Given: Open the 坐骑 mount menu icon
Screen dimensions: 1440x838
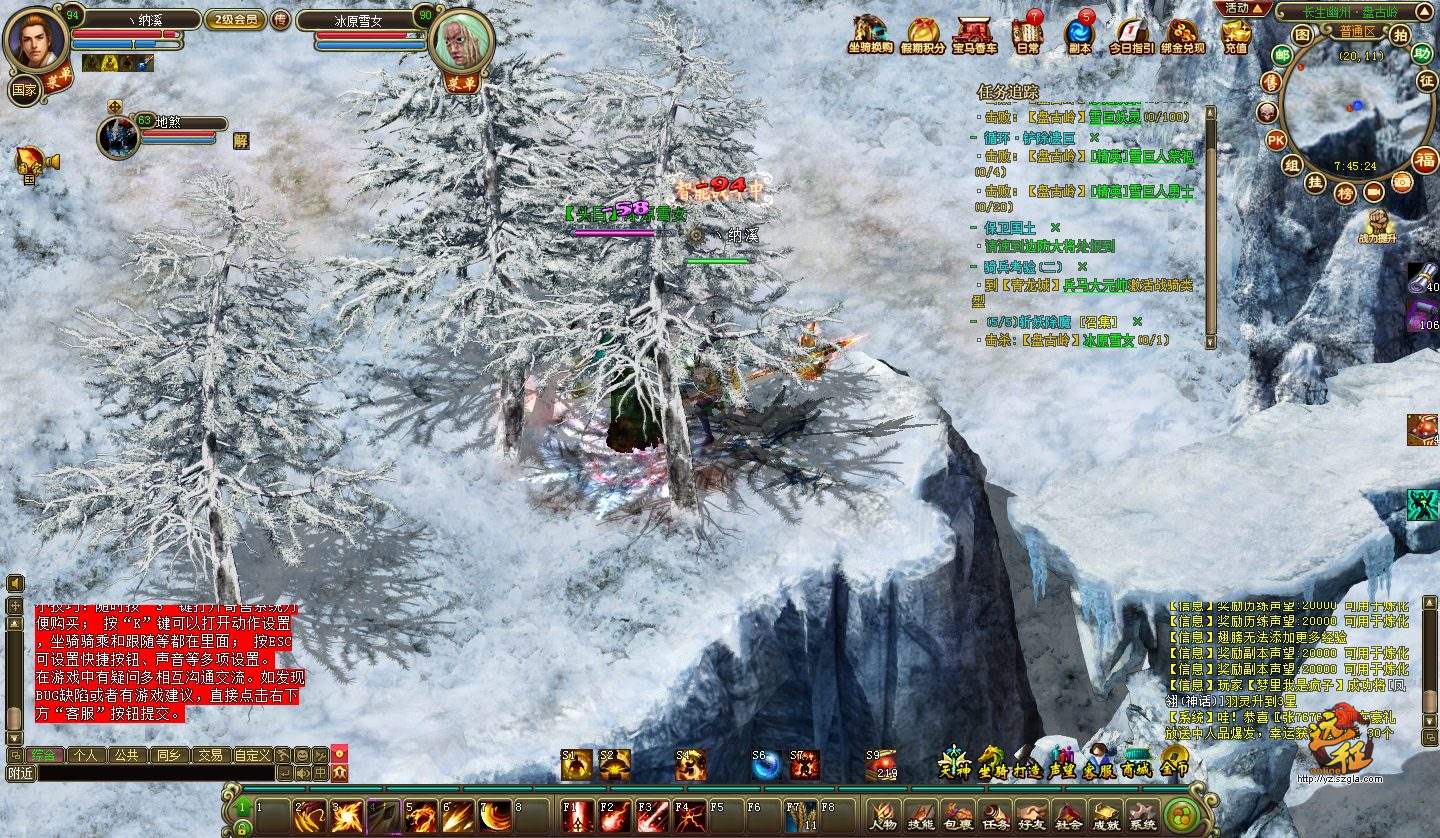Looking at the screenshot, I should [992, 764].
